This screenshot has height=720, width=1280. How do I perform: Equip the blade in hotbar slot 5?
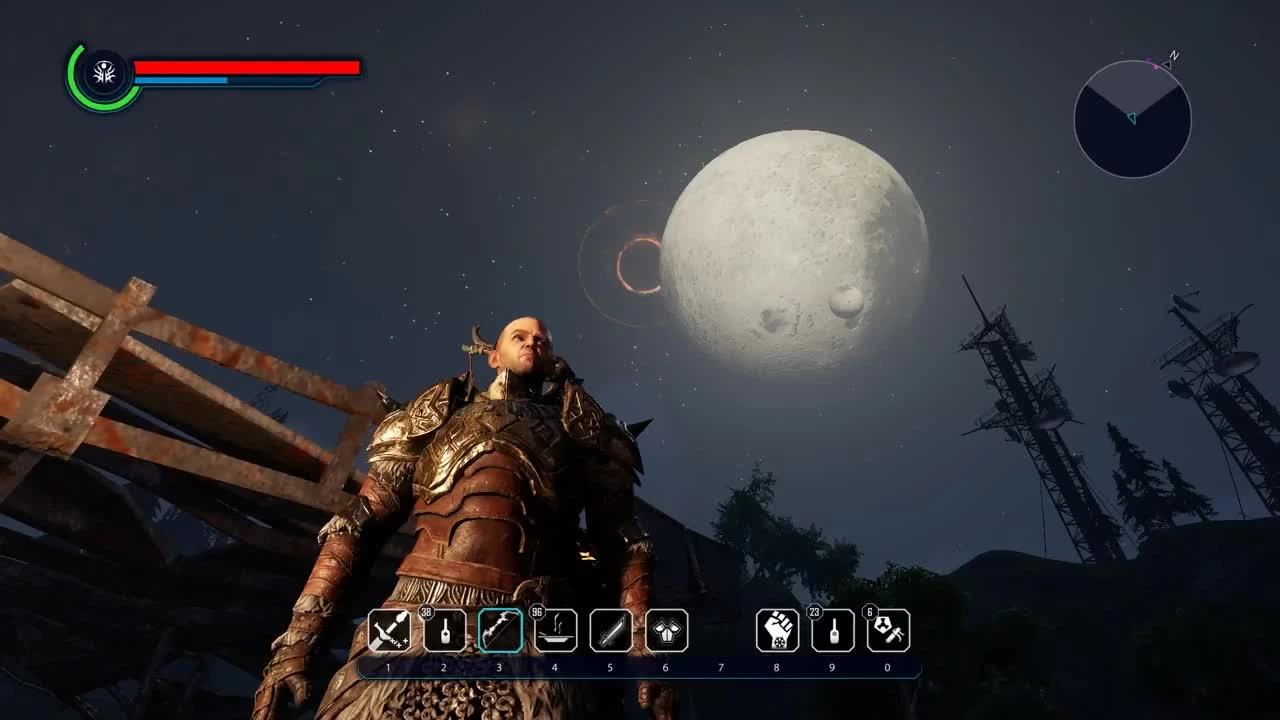click(x=610, y=630)
